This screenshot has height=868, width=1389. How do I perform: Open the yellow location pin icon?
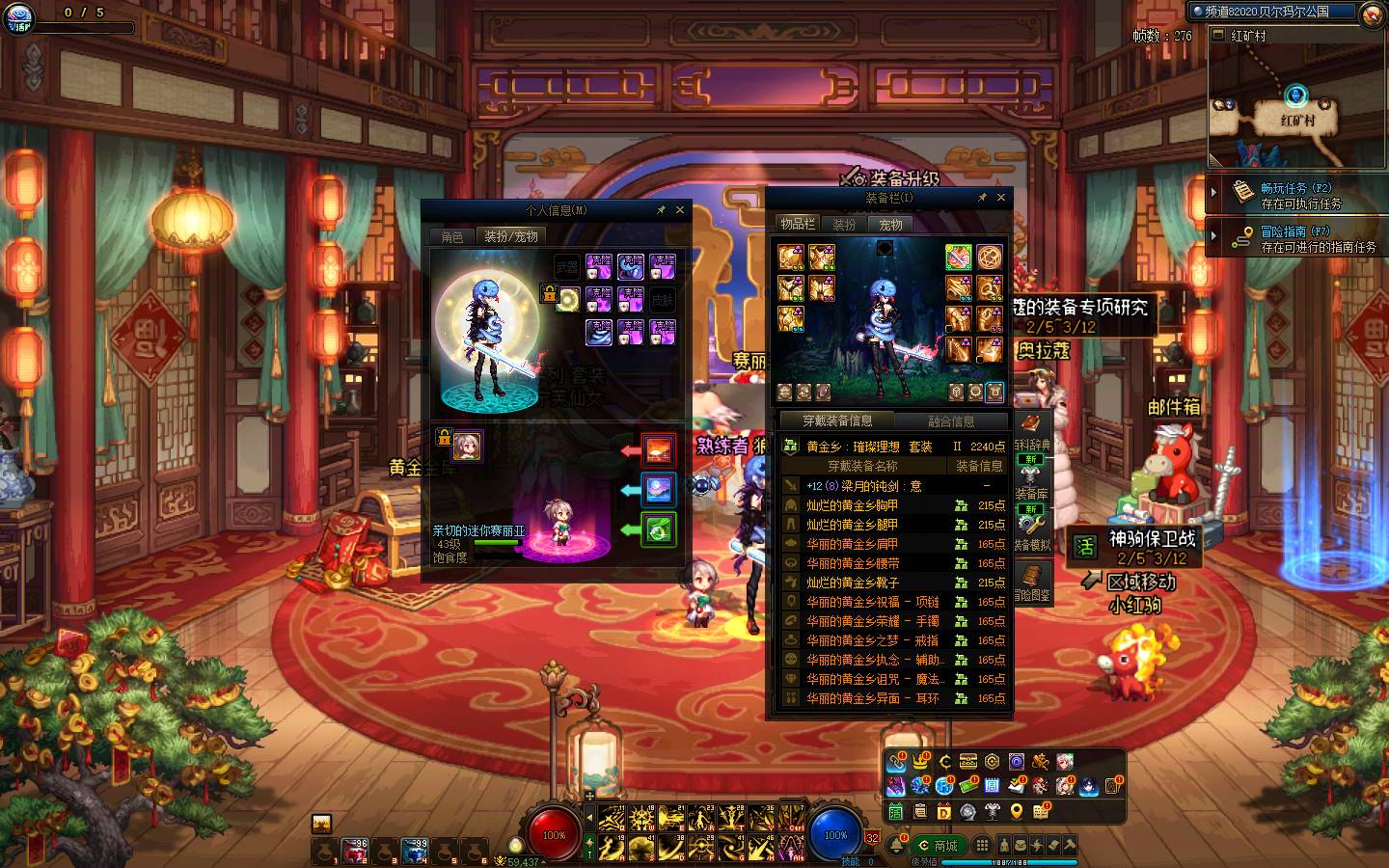click(1016, 812)
